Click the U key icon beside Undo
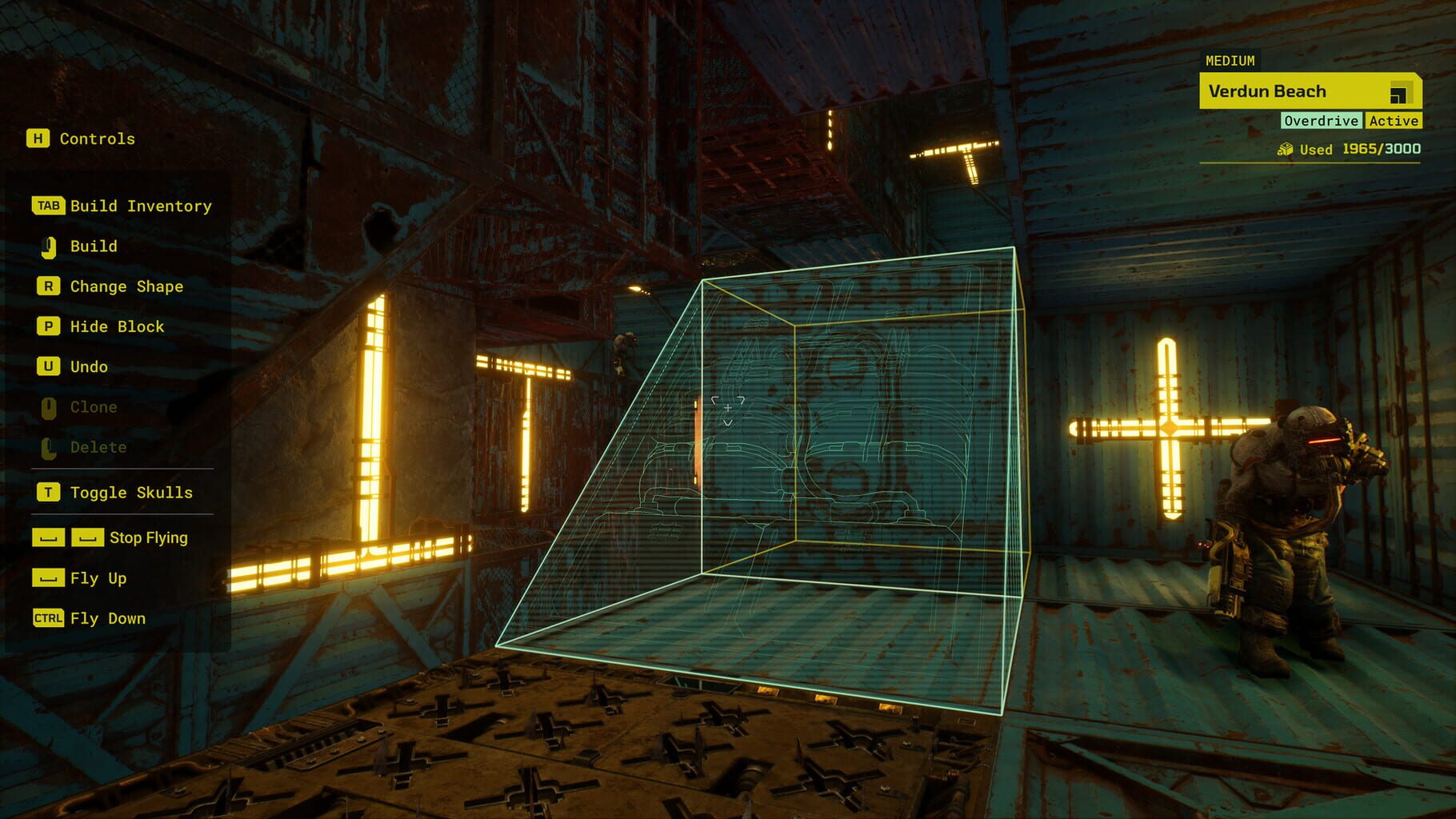 point(48,366)
